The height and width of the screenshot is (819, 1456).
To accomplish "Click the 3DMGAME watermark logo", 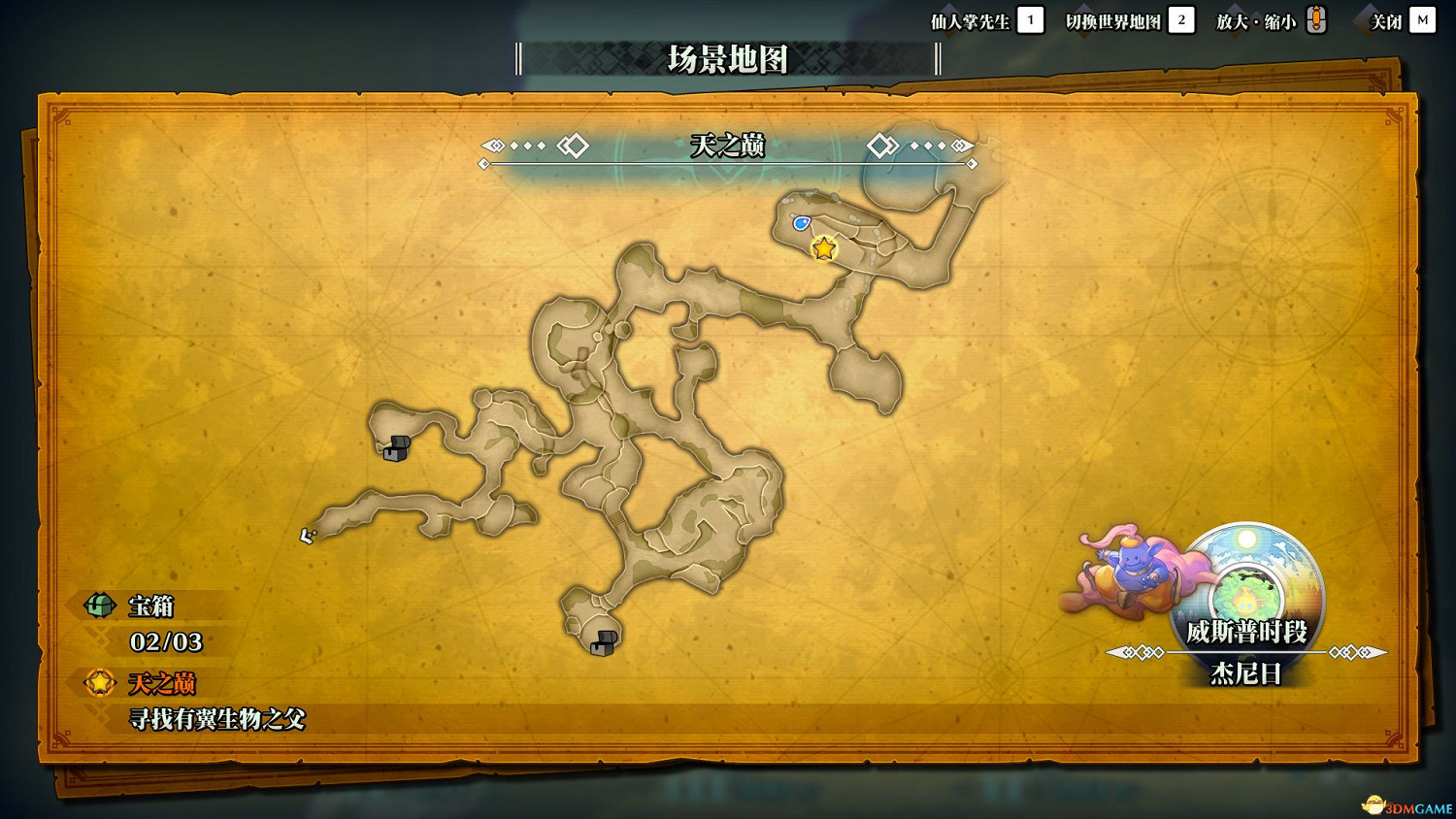I will pos(1405,804).
